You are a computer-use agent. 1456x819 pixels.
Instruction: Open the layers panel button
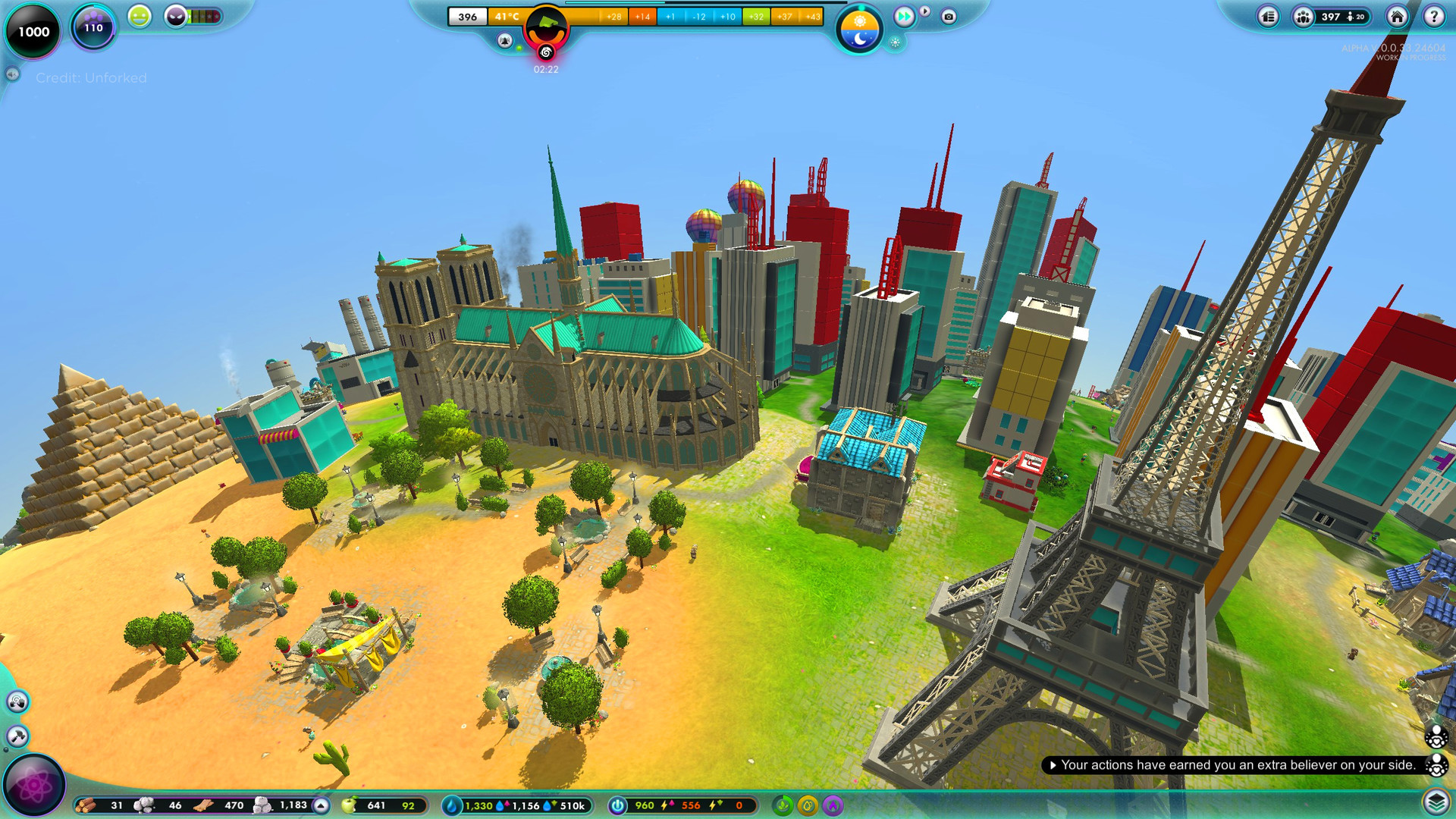pos(1436,802)
